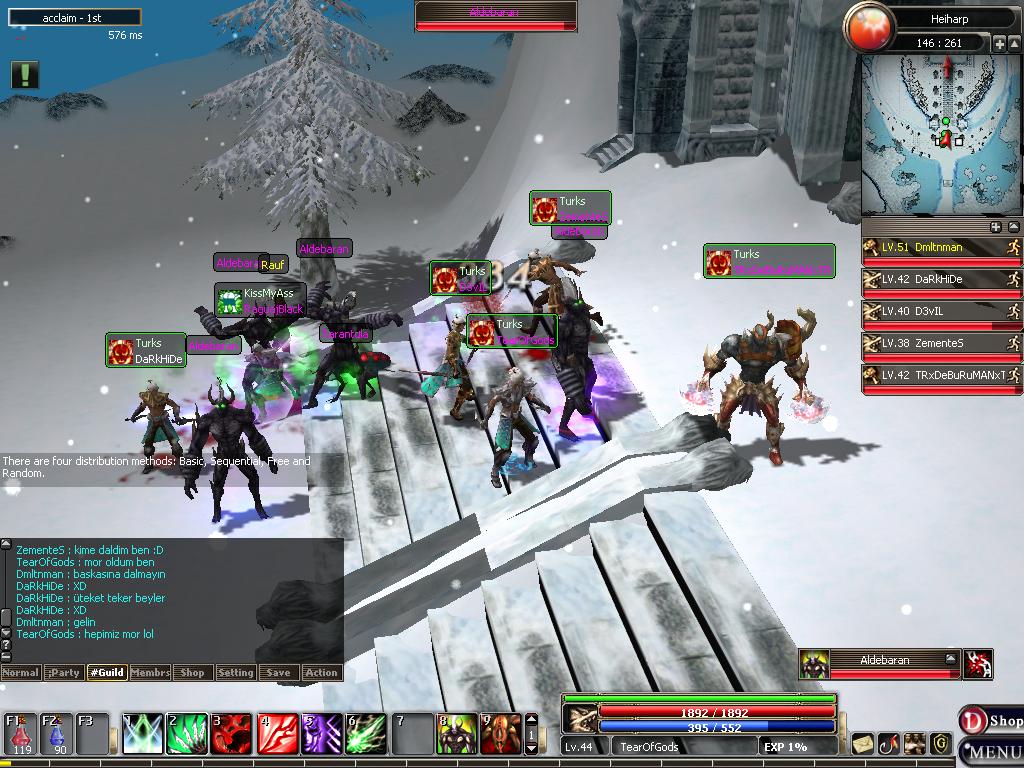This screenshot has width=1024, height=768.
Task: Activate the green claw skill in slot 2
Action: point(186,734)
